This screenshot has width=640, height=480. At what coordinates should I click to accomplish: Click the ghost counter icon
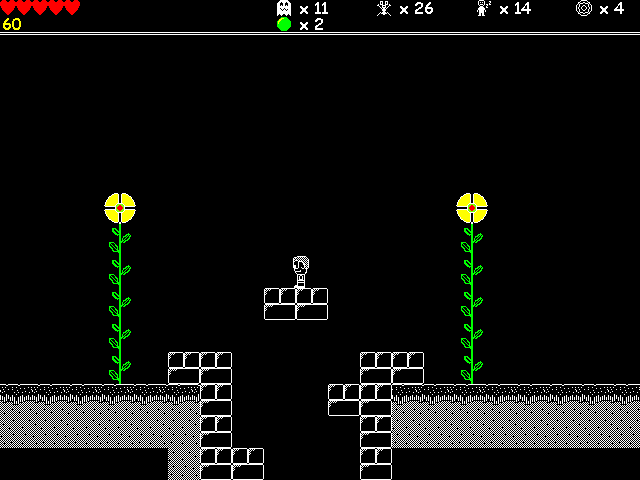(x=284, y=8)
